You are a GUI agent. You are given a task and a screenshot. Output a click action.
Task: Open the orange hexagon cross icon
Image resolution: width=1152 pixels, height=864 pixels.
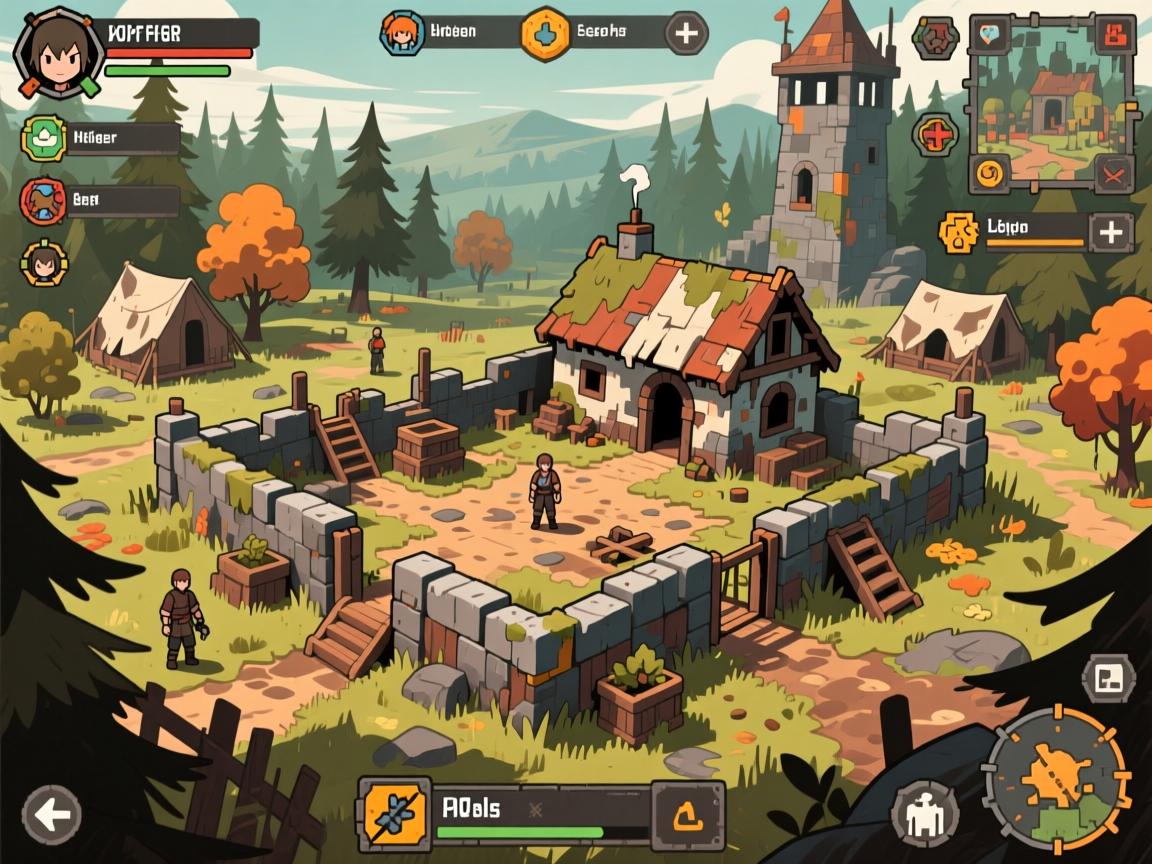(x=545, y=32)
